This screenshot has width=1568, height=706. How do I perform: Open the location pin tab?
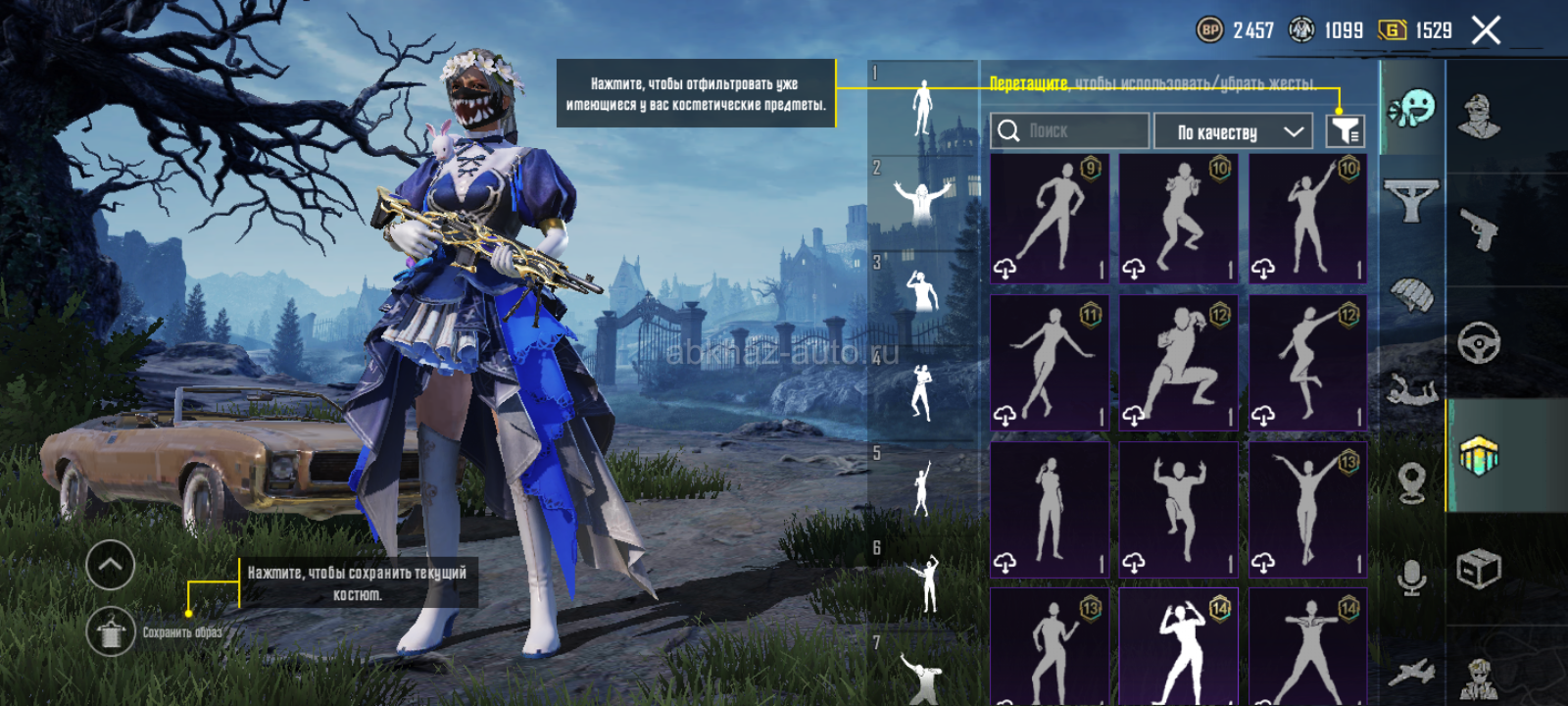(x=1411, y=482)
